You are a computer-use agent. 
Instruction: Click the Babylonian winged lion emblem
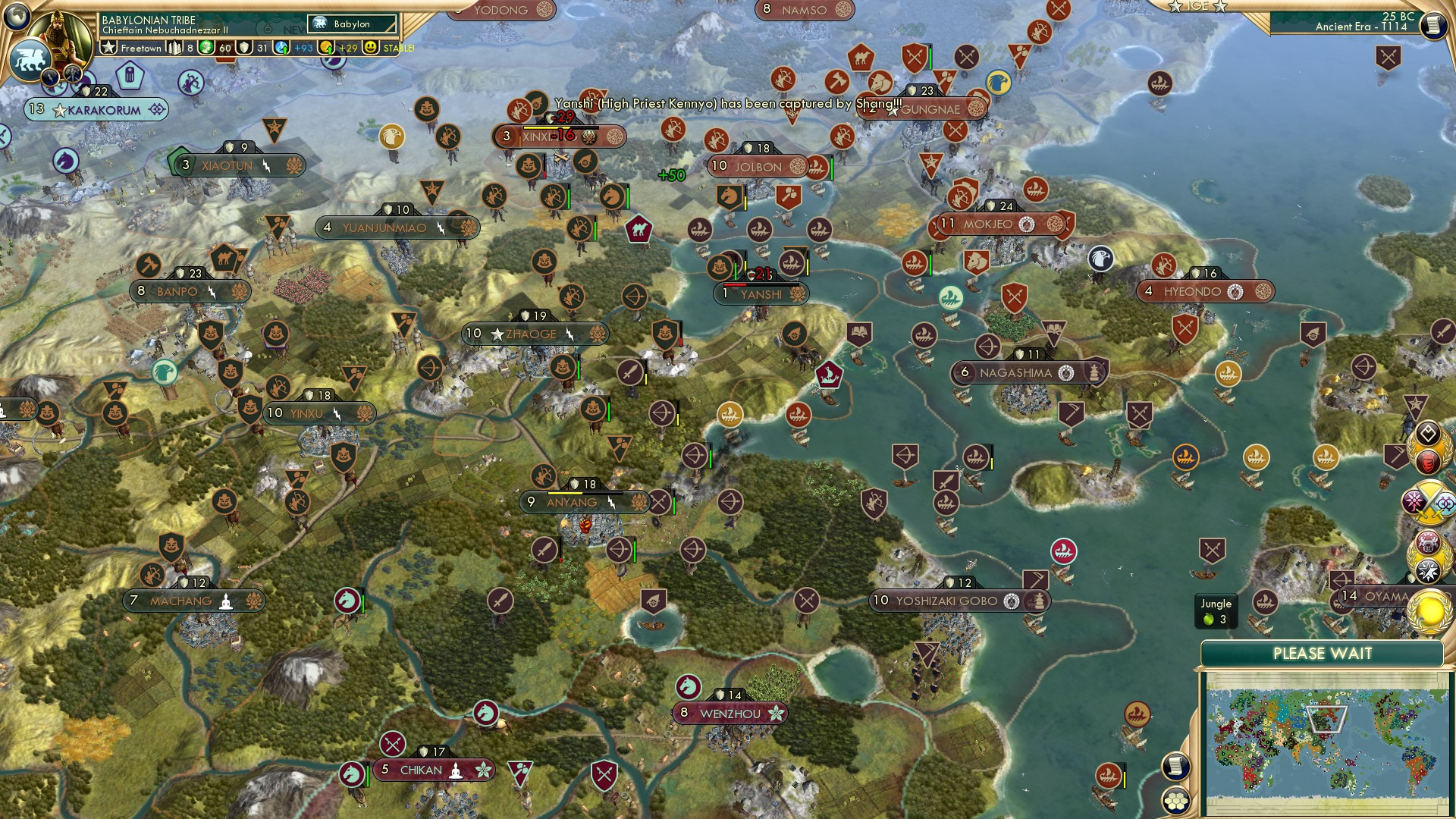click(30, 61)
